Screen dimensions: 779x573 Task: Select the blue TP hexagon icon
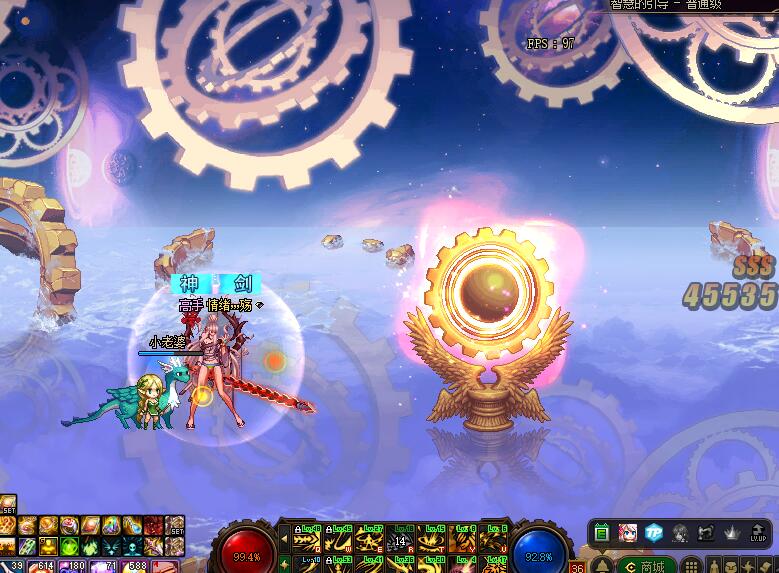[x=654, y=533]
